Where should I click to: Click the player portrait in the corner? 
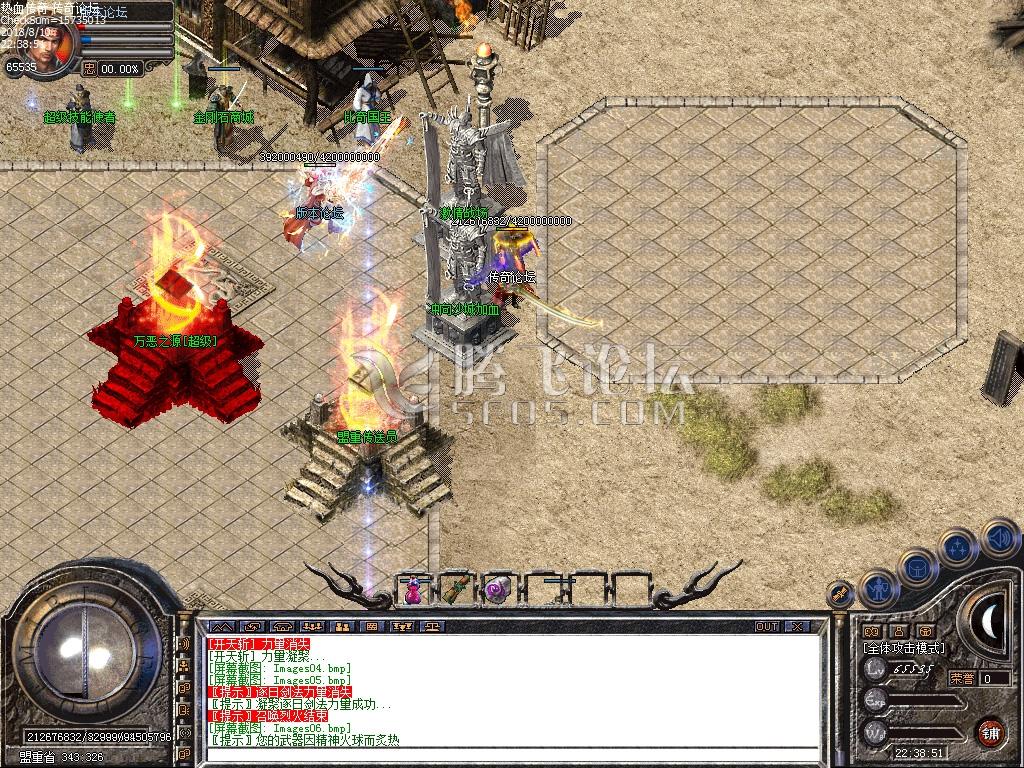[x=54, y=46]
